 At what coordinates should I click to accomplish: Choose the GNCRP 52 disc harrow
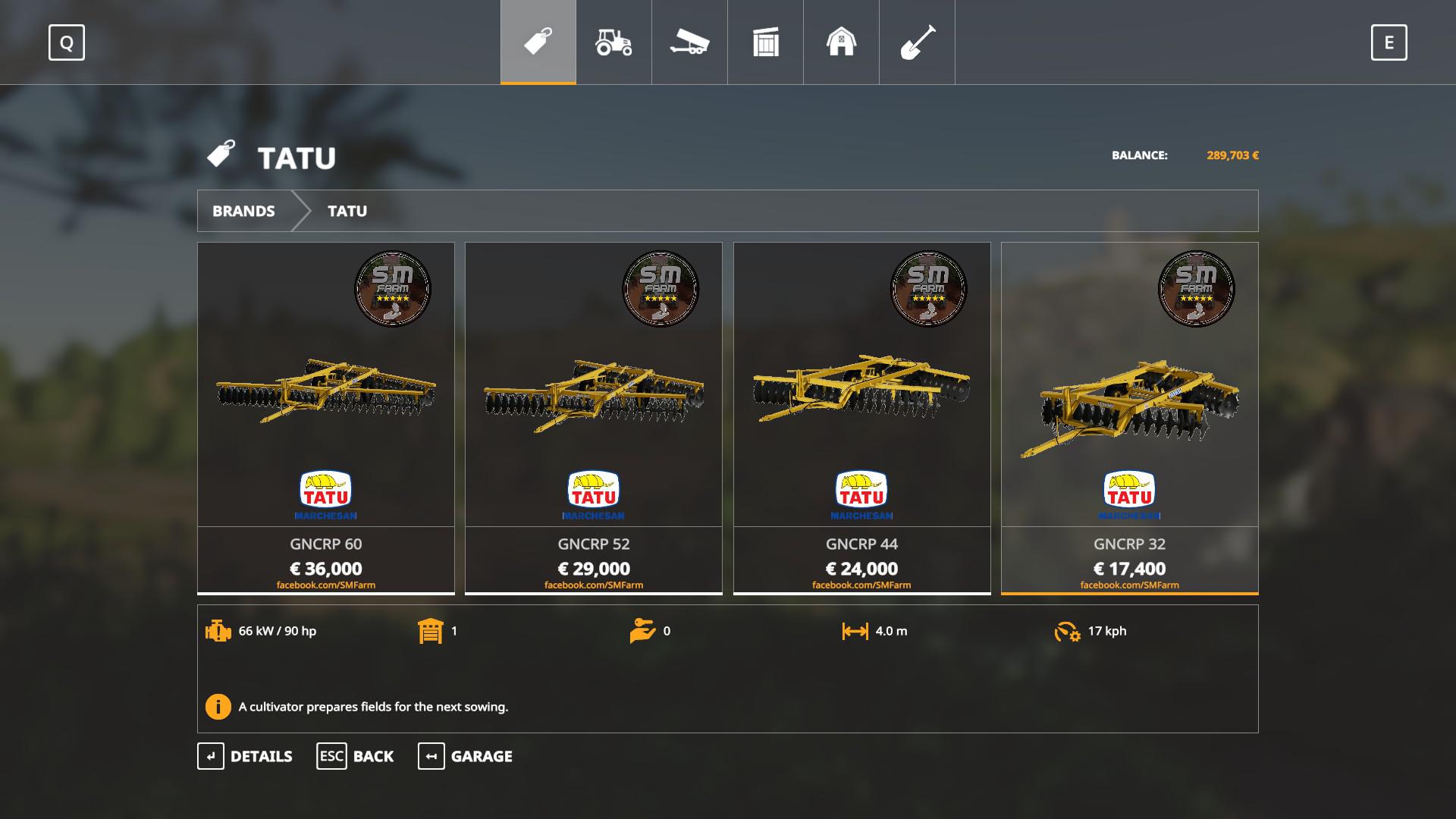[x=594, y=418]
